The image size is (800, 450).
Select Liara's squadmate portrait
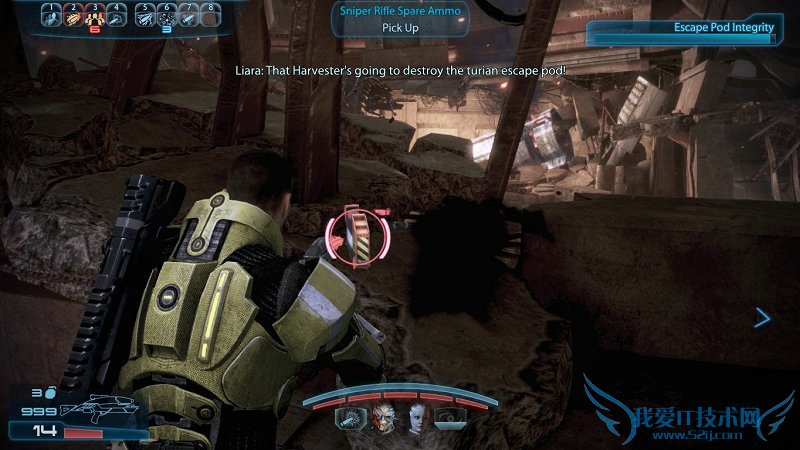(x=416, y=419)
